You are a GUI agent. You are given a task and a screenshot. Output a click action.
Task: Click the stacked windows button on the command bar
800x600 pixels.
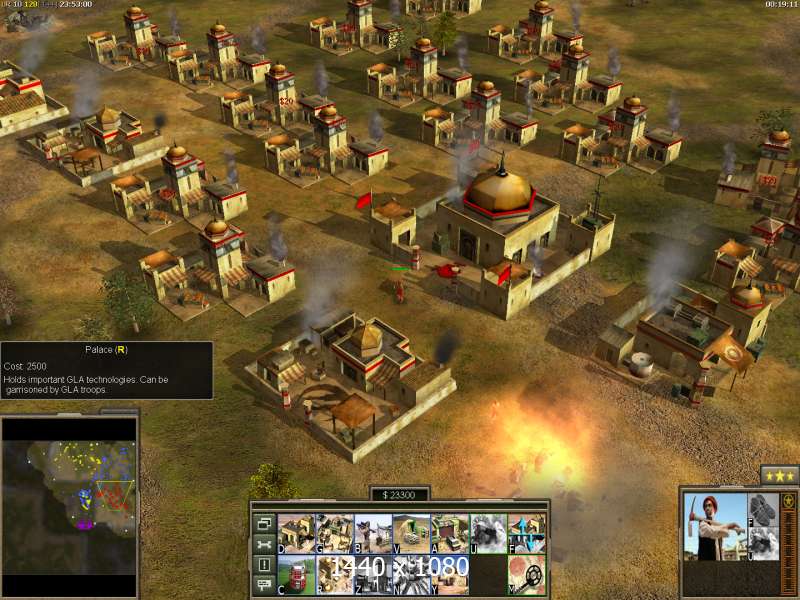(264, 523)
